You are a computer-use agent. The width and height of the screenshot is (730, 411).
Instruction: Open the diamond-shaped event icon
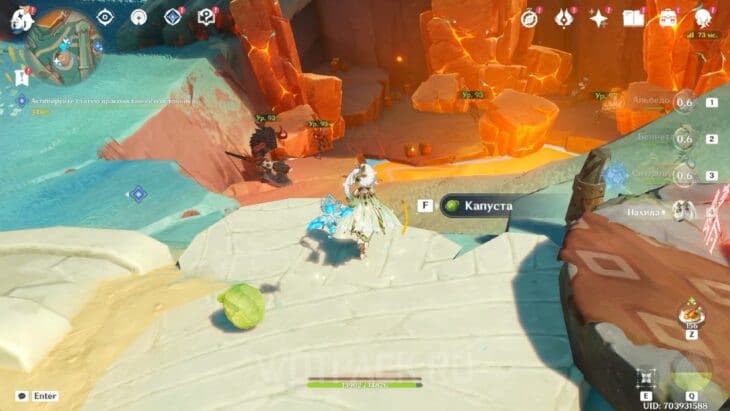point(173,17)
